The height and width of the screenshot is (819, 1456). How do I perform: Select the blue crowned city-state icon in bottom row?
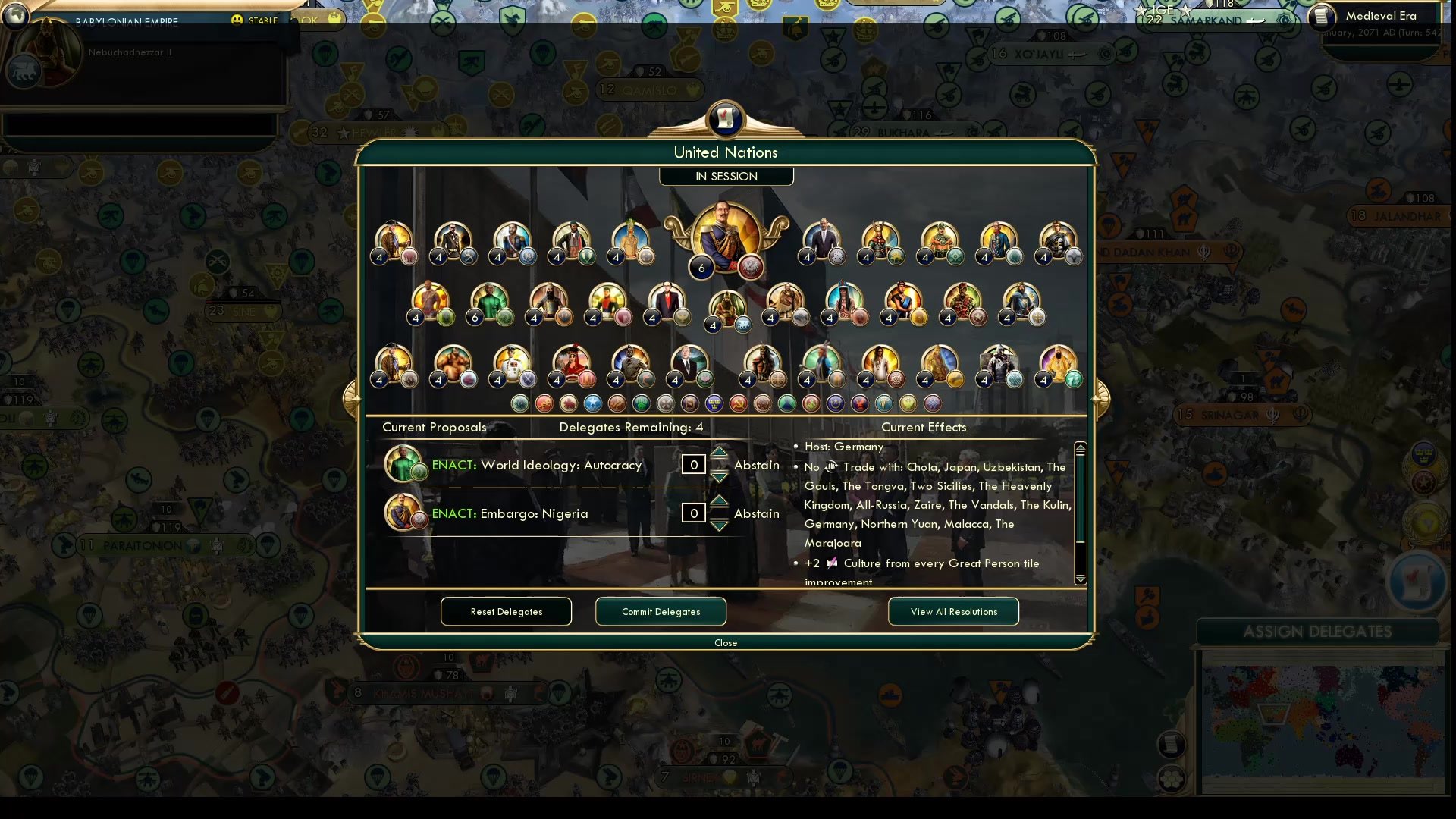pyautogui.click(x=713, y=403)
